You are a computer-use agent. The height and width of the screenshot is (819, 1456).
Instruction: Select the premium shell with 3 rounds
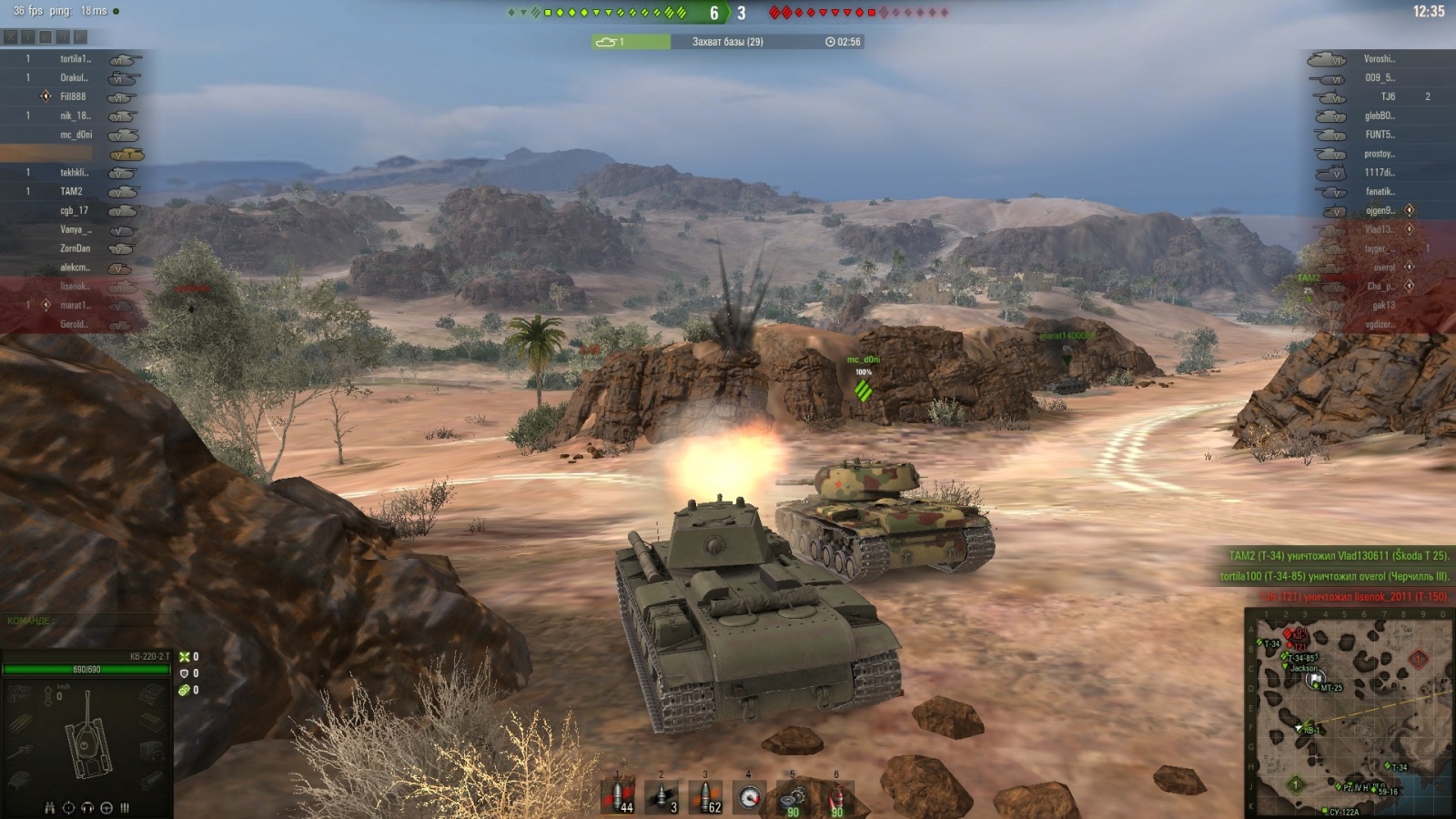tap(662, 797)
